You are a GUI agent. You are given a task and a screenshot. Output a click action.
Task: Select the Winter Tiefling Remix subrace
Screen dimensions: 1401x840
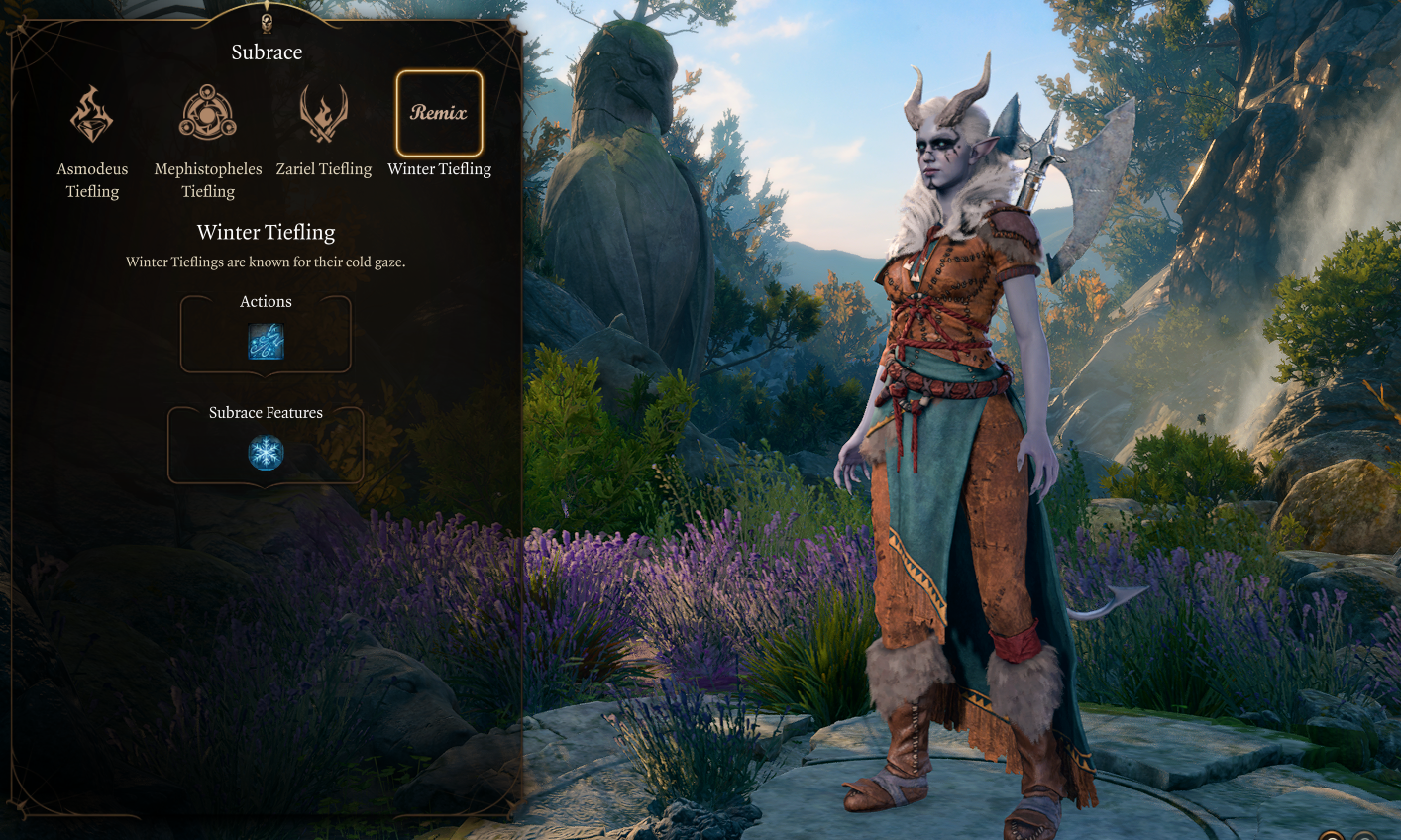[x=439, y=114]
